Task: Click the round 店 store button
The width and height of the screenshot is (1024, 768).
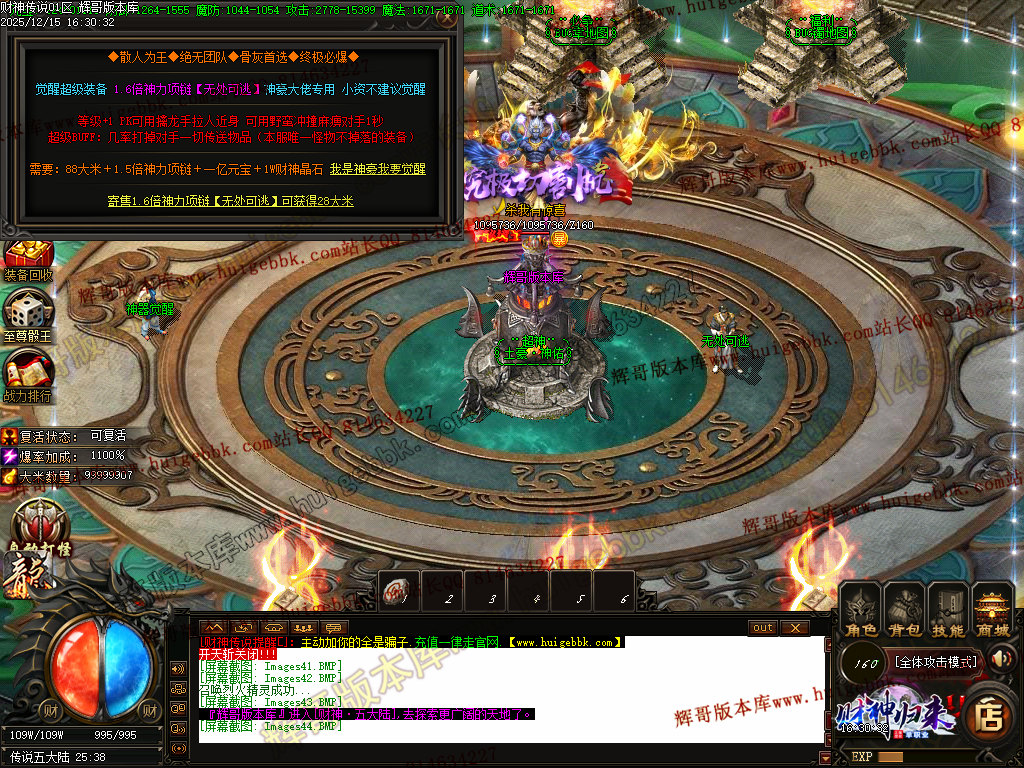Action: [x=989, y=716]
